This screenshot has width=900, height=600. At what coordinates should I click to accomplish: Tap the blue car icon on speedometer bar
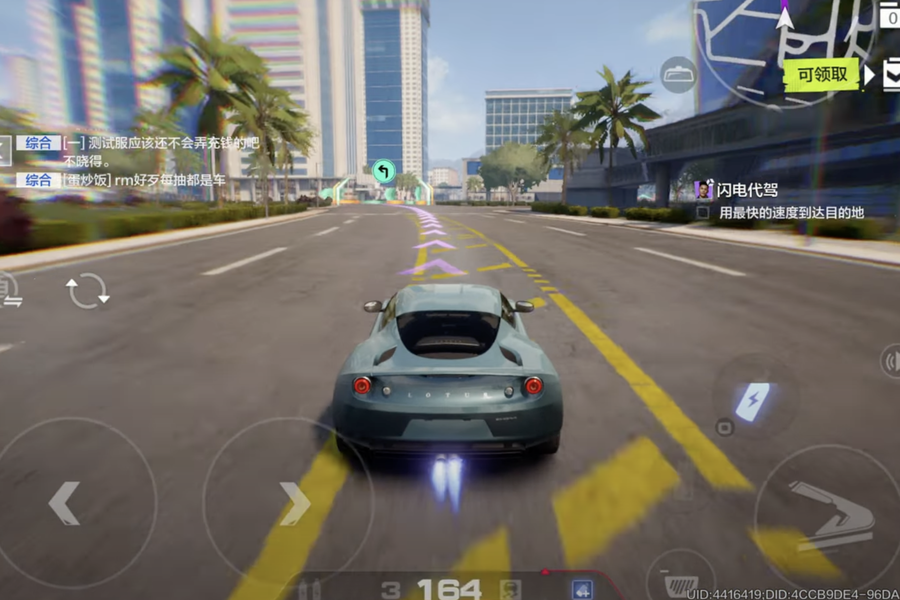coord(581,589)
